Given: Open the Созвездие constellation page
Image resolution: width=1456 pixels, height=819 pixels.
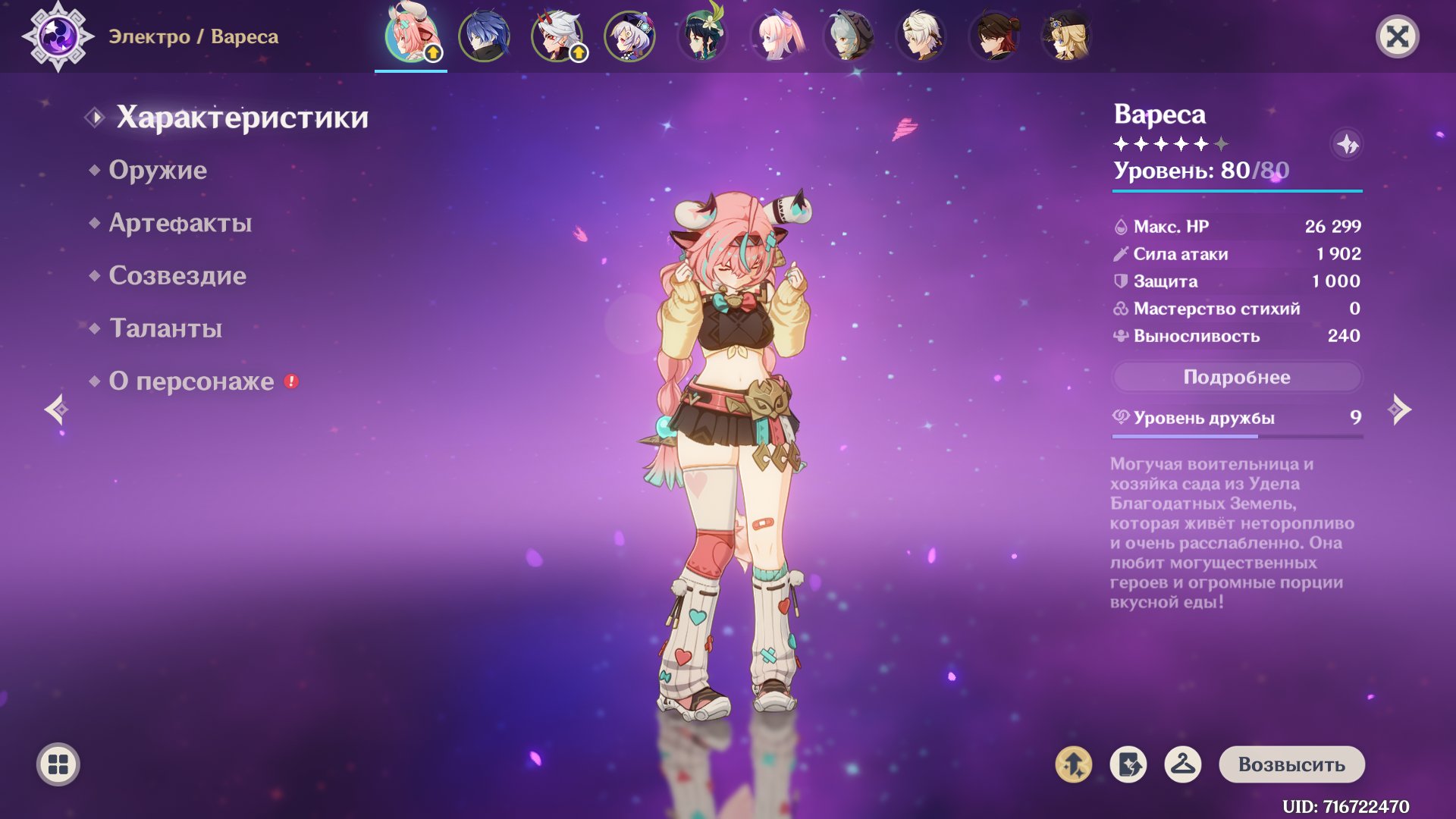Looking at the screenshot, I should tap(177, 275).
